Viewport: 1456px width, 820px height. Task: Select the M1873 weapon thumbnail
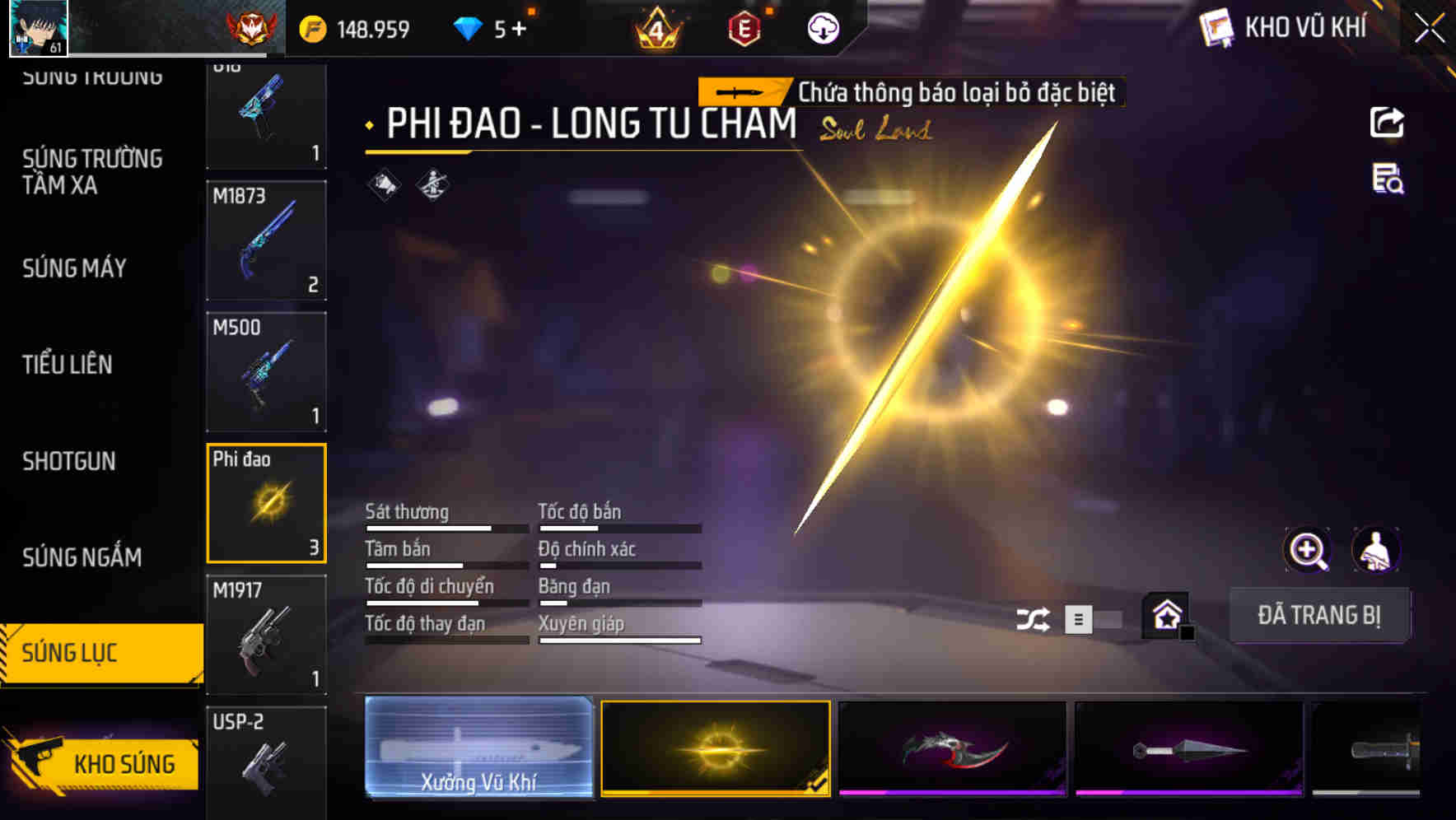pyautogui.click(x=266, y=239)
